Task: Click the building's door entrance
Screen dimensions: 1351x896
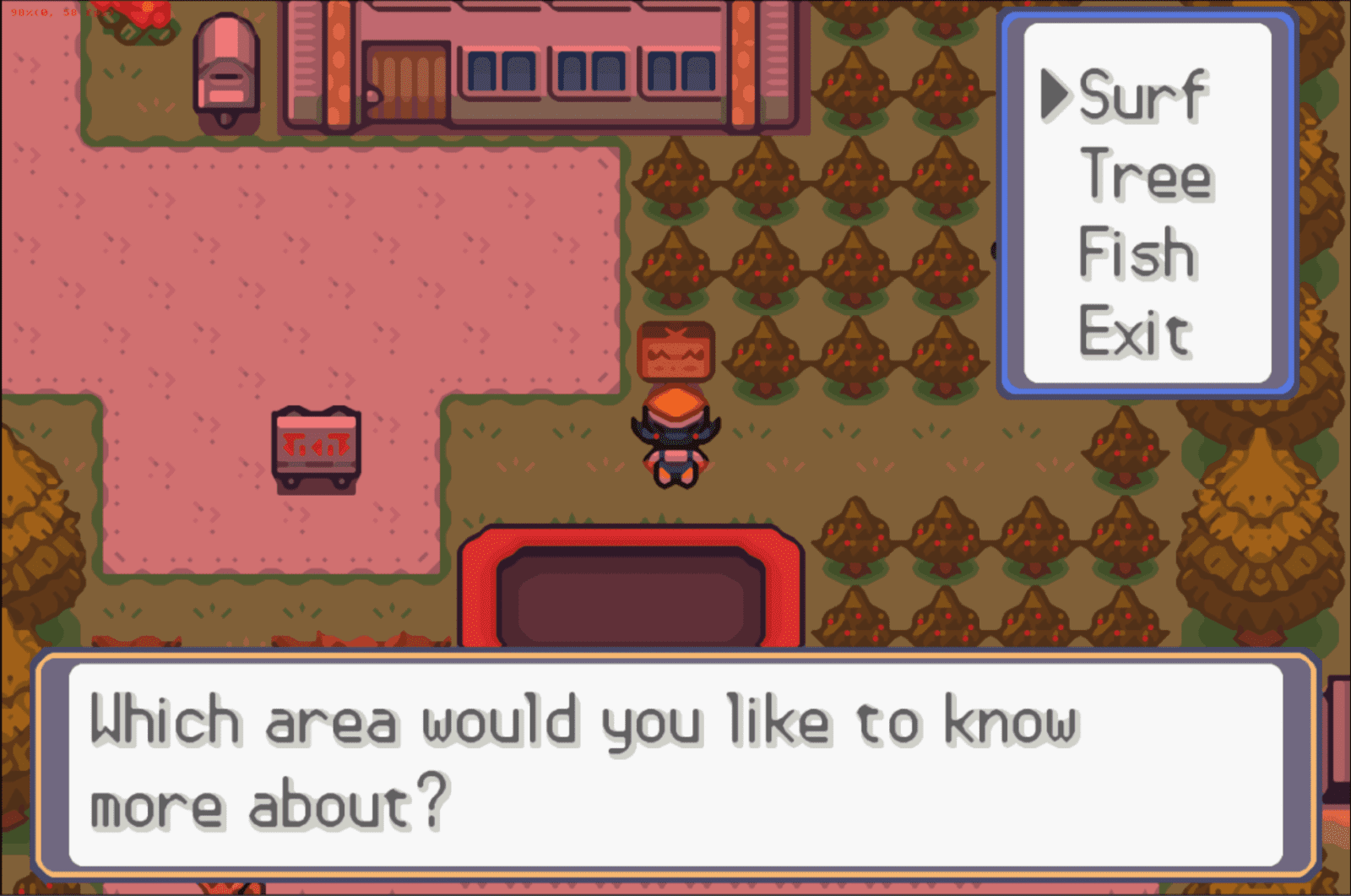Action: (x=405, y=84)
